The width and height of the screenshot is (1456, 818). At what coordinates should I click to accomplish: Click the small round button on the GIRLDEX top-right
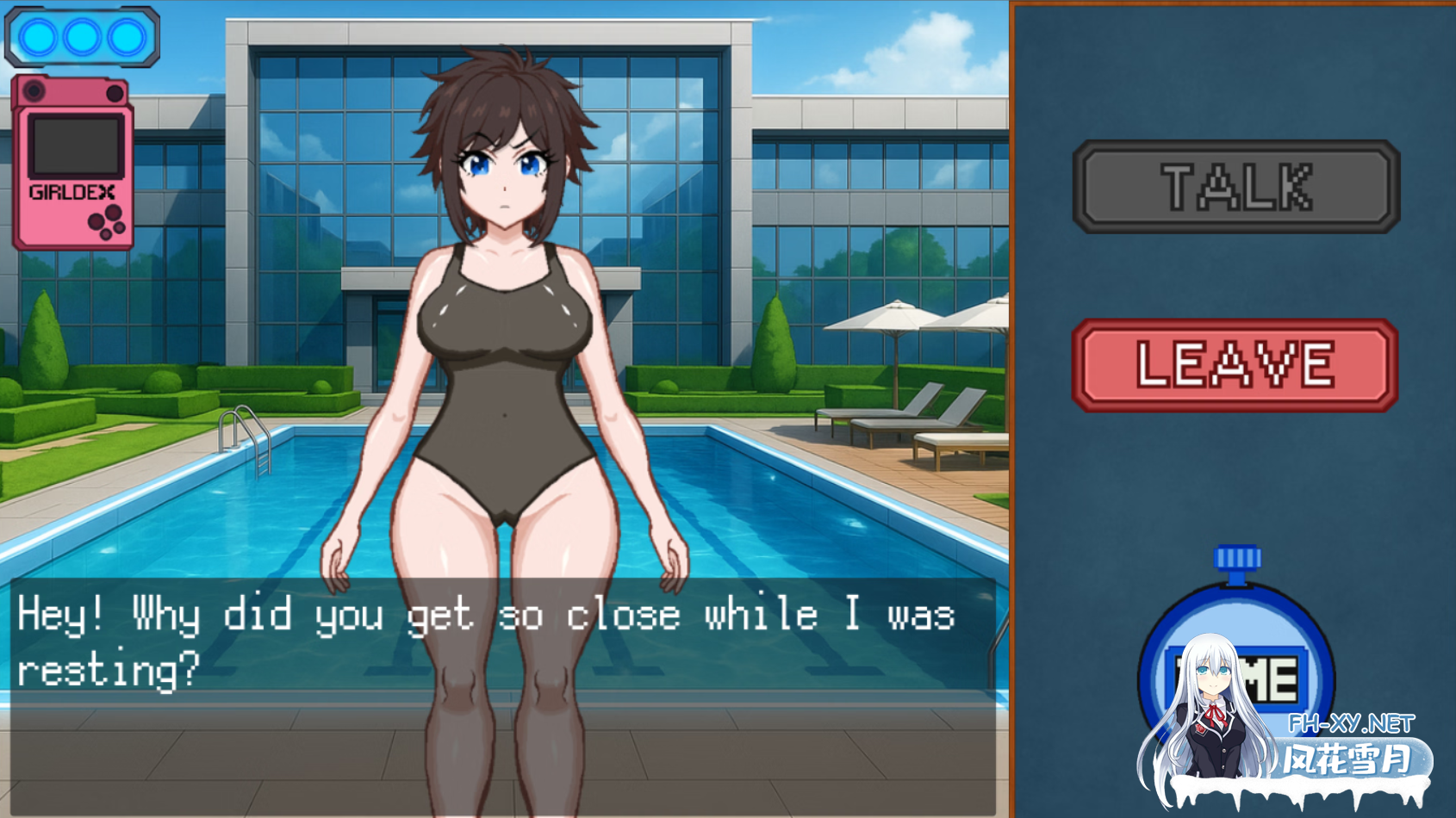click(x=115, y=91)
